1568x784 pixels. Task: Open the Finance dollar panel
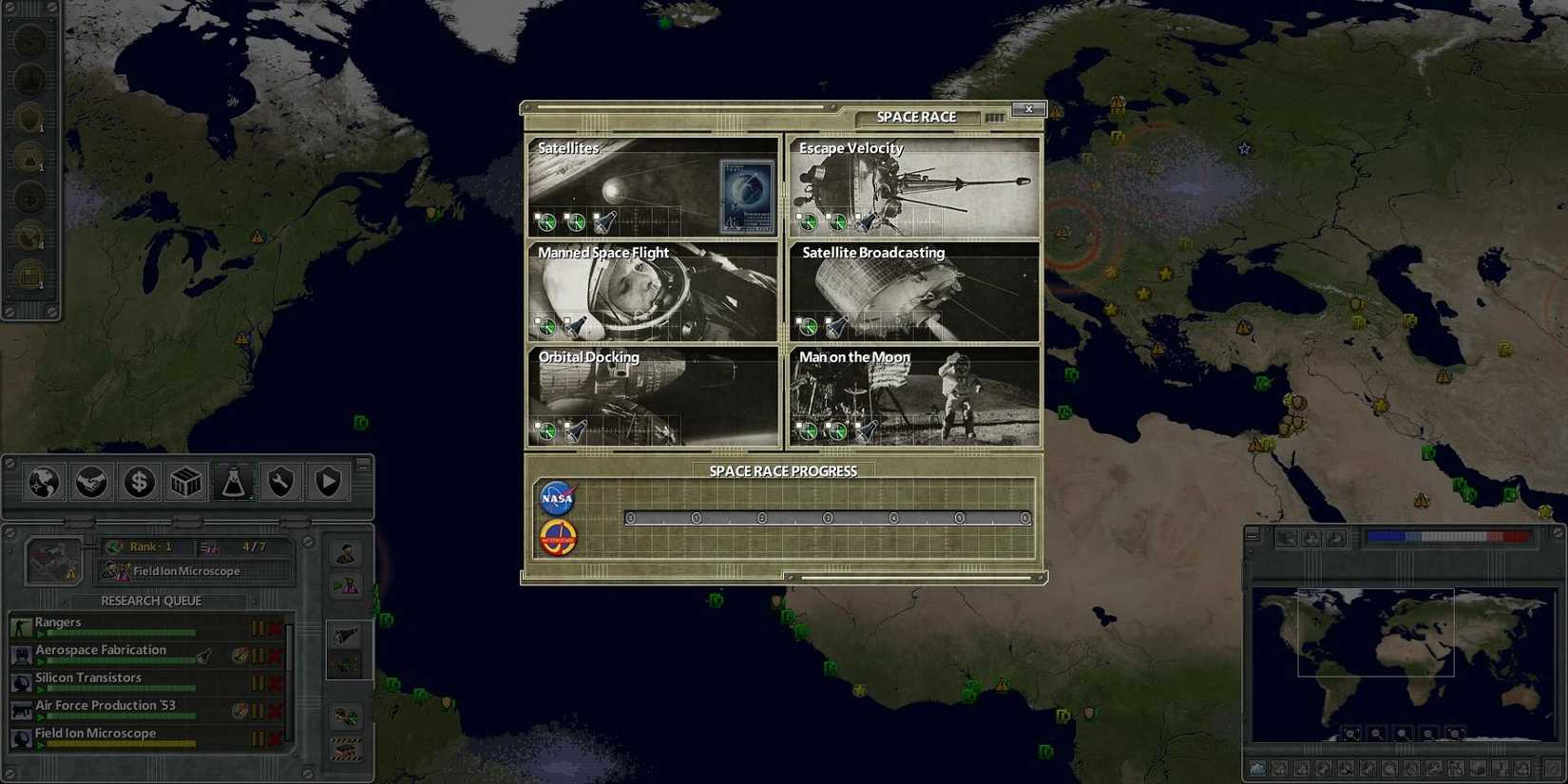click(139, 482)
